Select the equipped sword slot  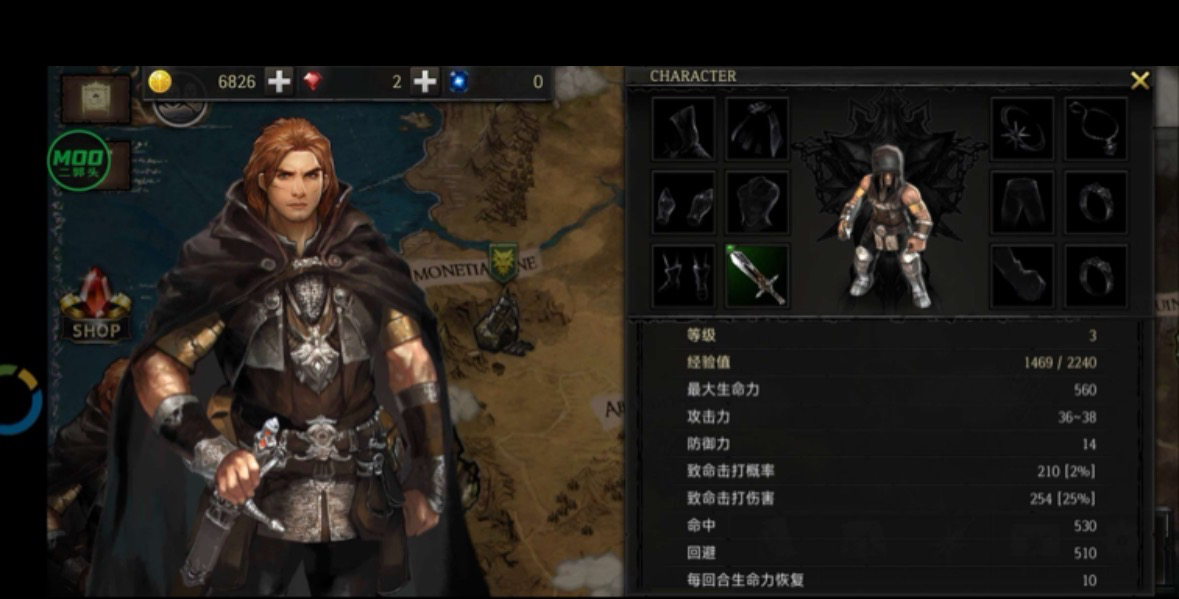click(x=756, y=275)
